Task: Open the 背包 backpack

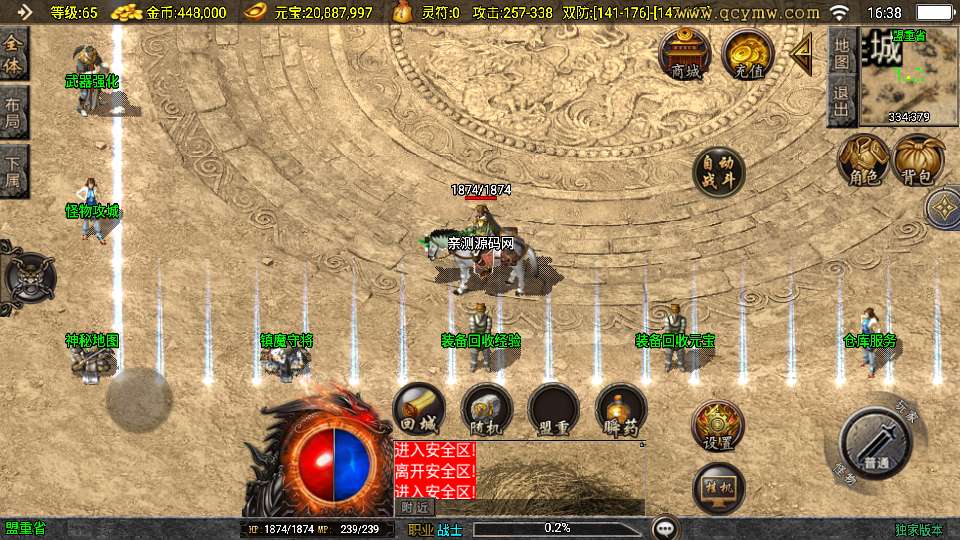Action: click(x=918, y=160)
